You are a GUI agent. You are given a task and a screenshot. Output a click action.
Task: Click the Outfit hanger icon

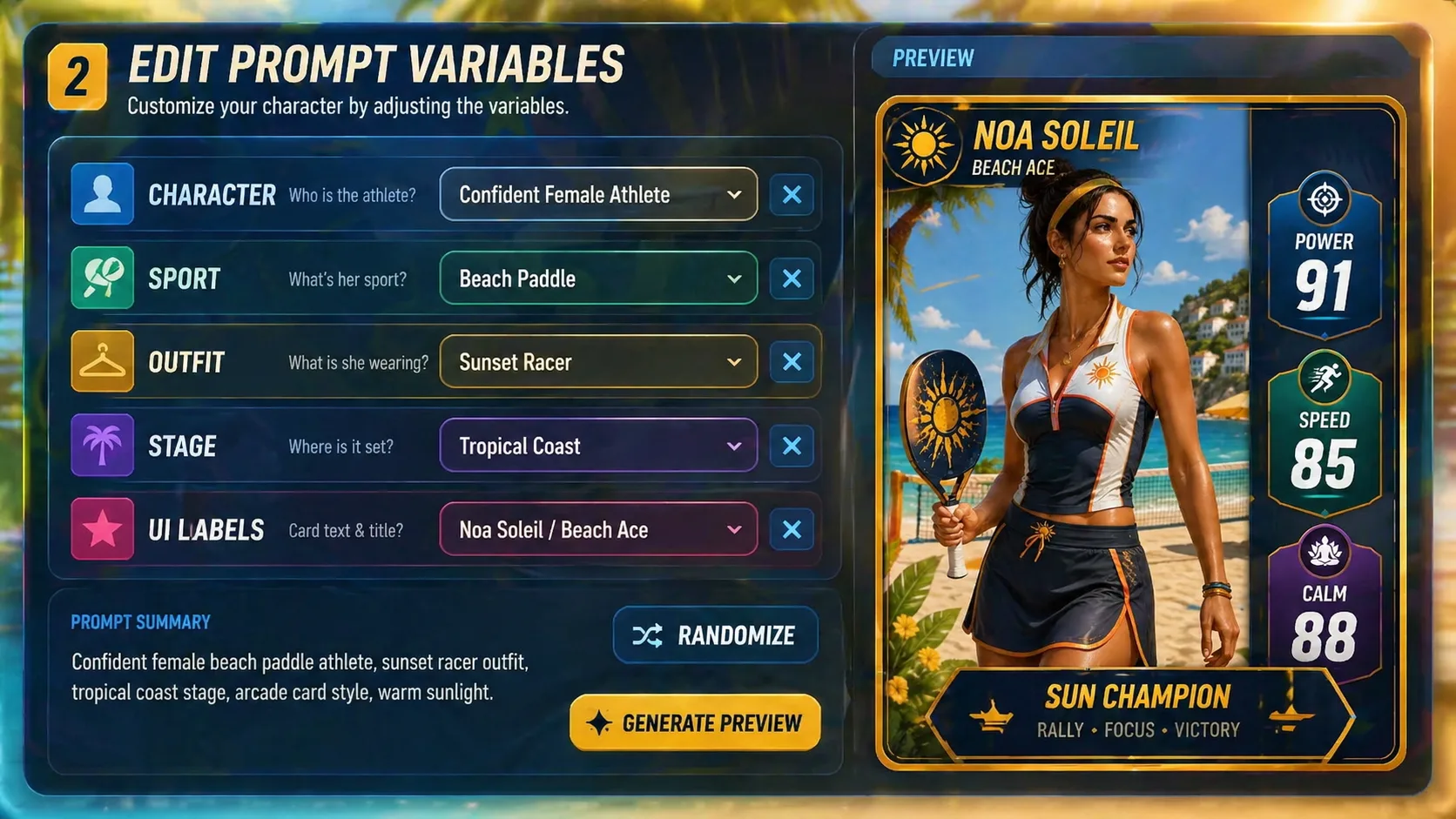pos(102,362)
